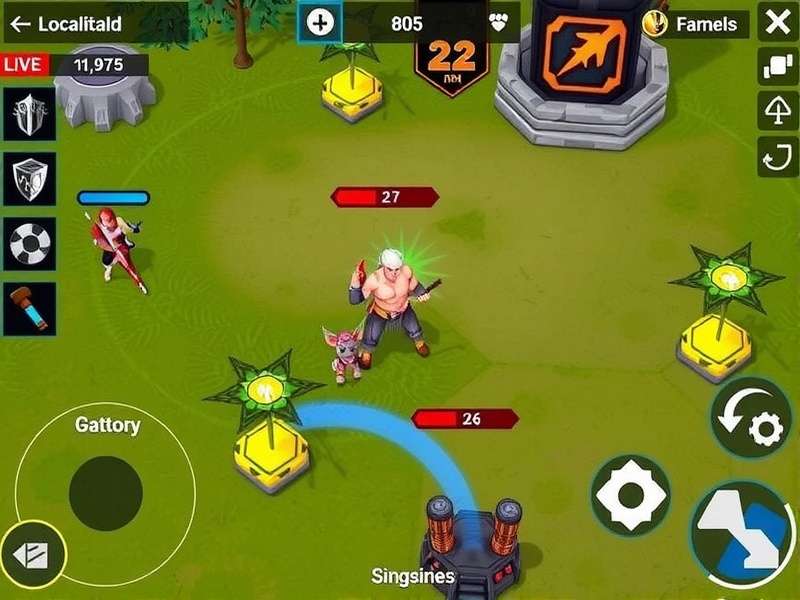The image size is (800, 600).
Task: Close the screen with the X button
Action: coord(777,23)
